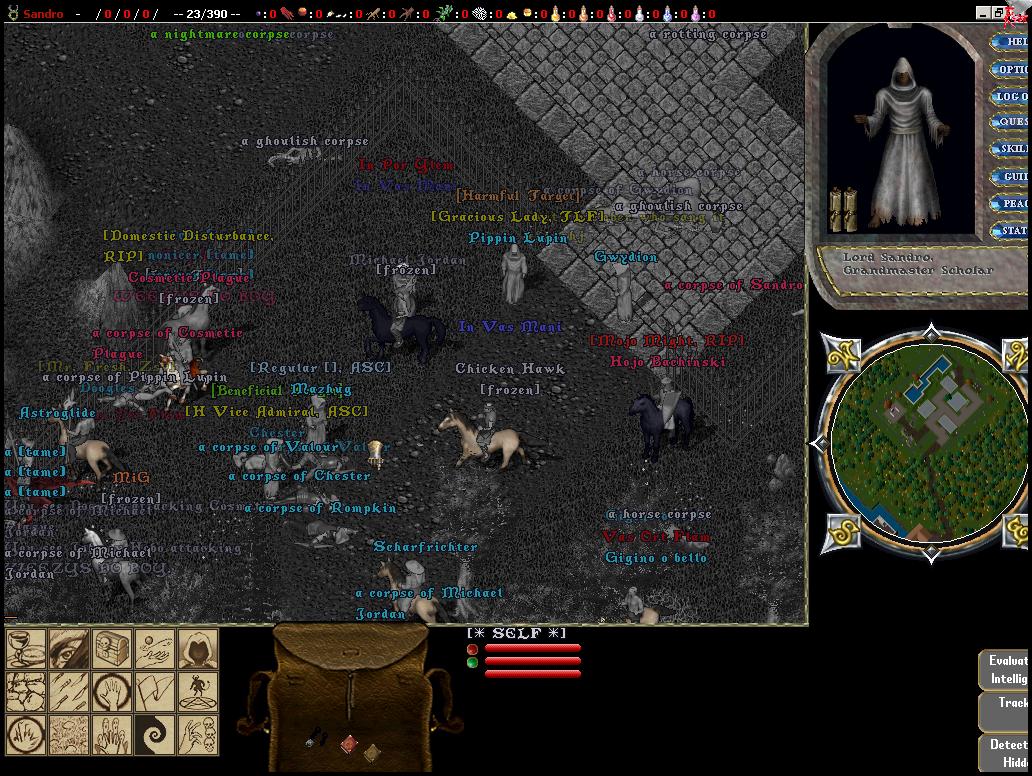Click the circular radar minimap

[930, 441]
